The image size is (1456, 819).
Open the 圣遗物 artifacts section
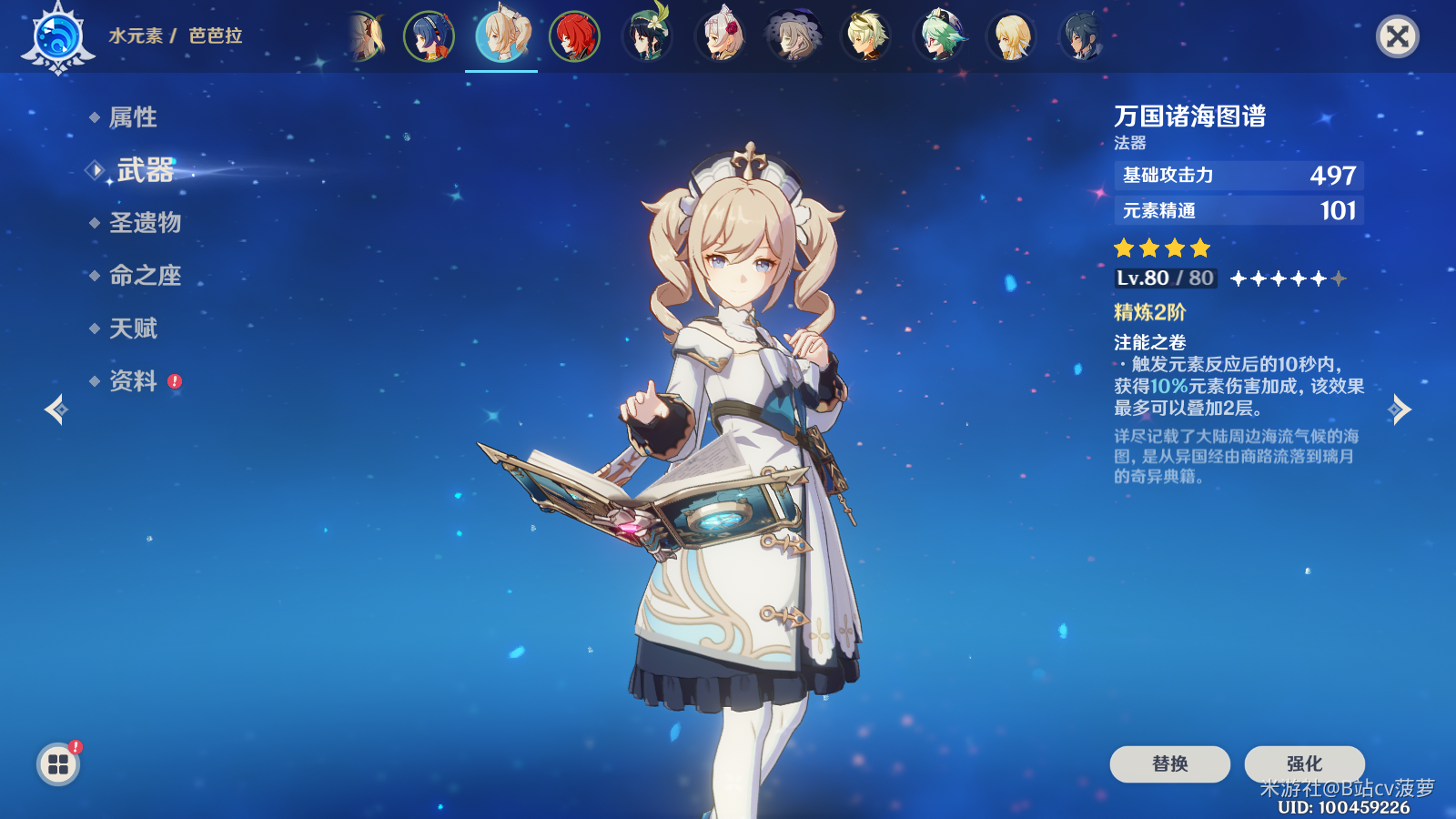(145, 223)
